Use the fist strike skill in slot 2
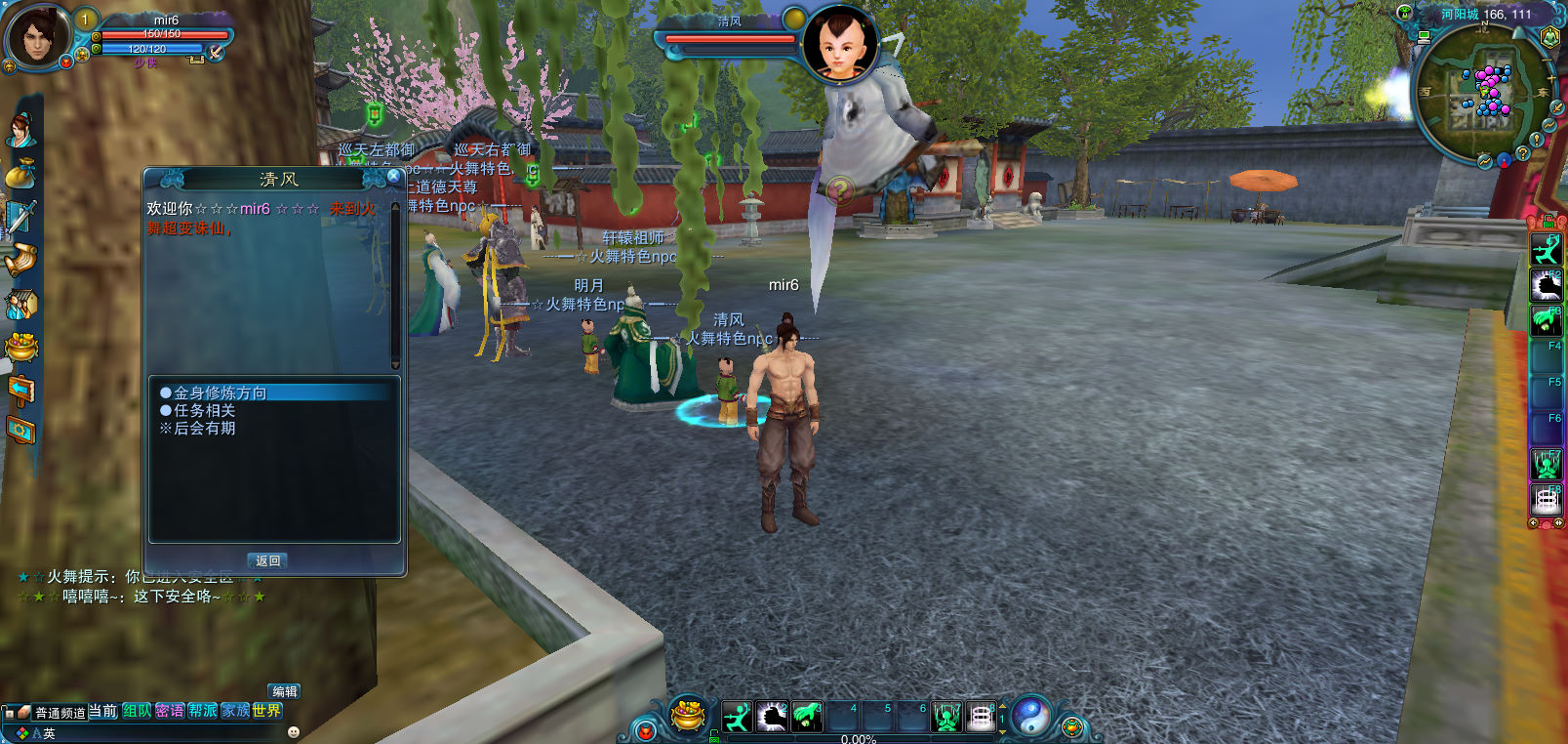Screen dimensions: 1568x744 pos(772,718)
